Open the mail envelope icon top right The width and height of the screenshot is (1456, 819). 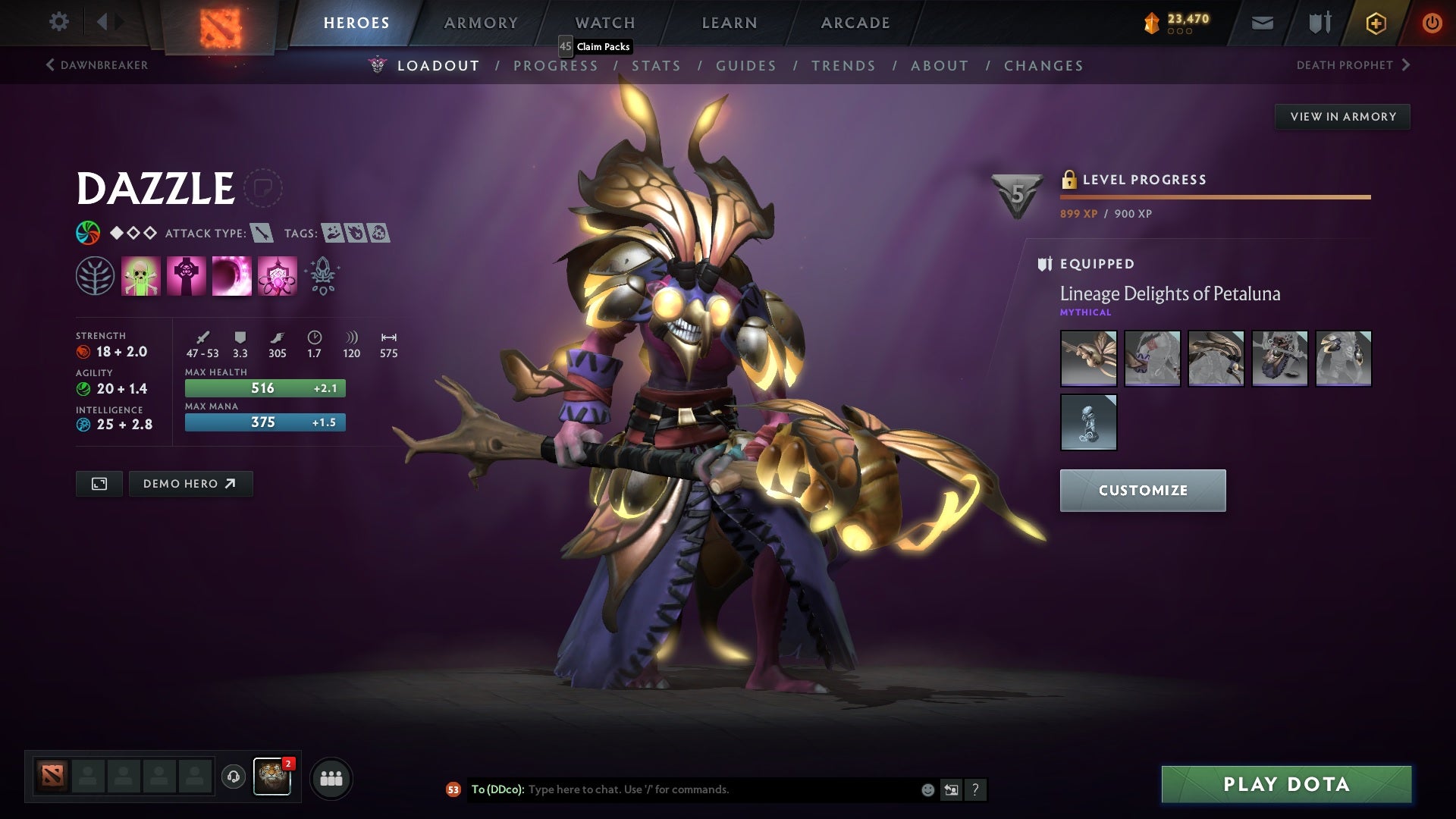1262,22
